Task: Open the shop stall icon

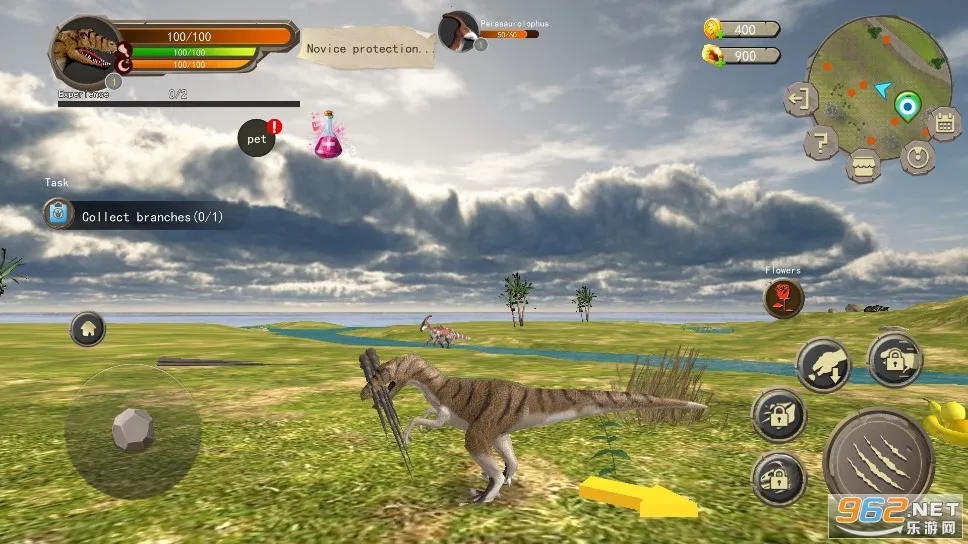Action: click(x=863, y=165)
